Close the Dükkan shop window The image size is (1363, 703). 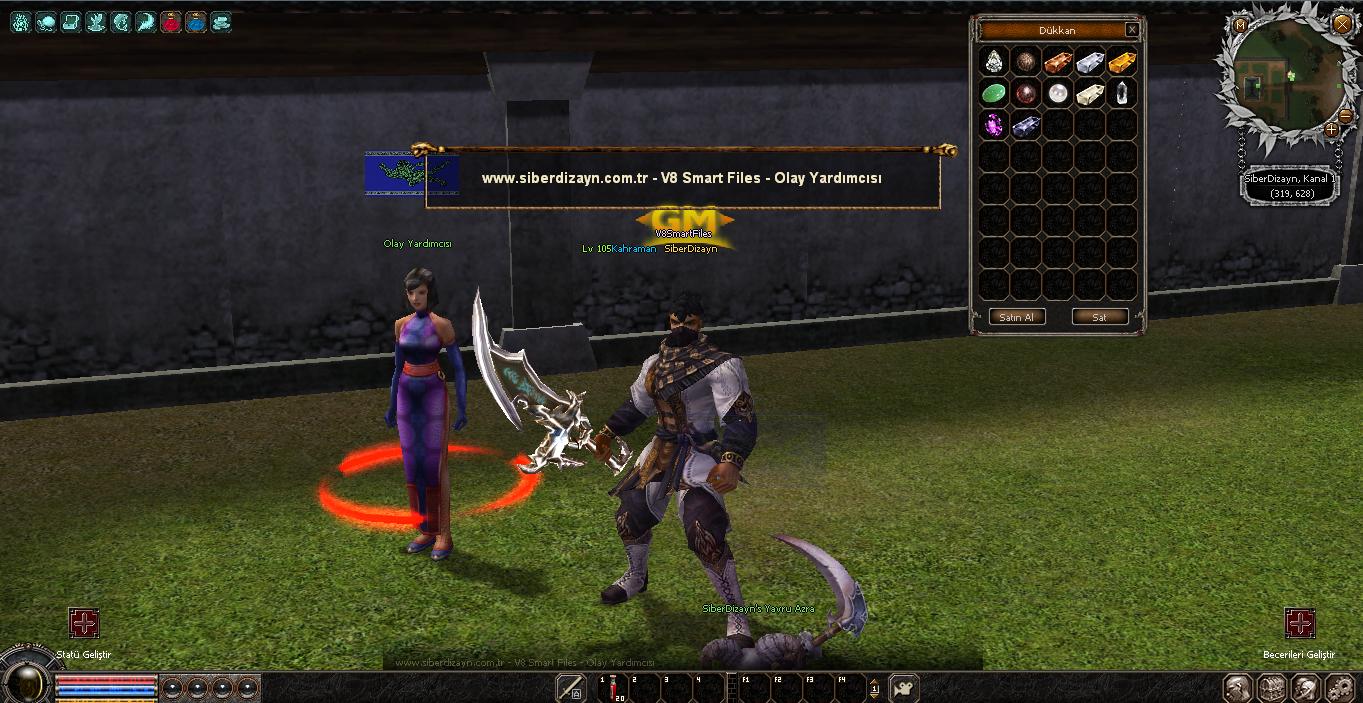[1131, 30]
